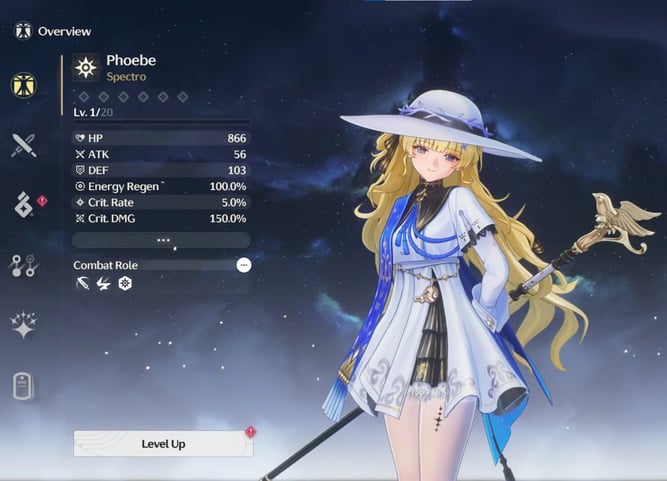Screen dimensions: 667x481
Task: Inspect the lightning bolt combat role icon
Action: tap(103, 284)
